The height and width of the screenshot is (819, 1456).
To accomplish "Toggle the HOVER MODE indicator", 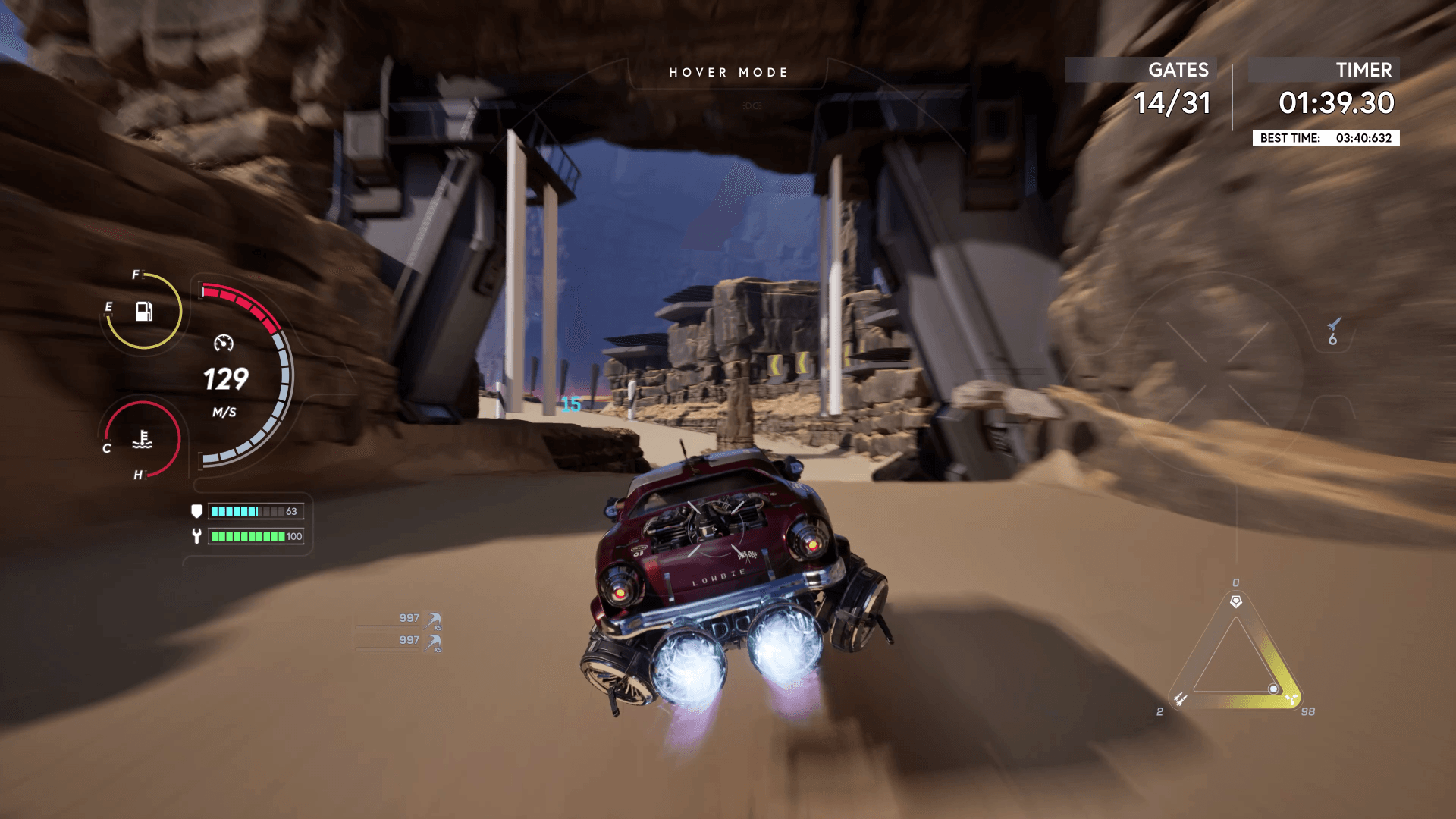I will click(x=727, y=72).
